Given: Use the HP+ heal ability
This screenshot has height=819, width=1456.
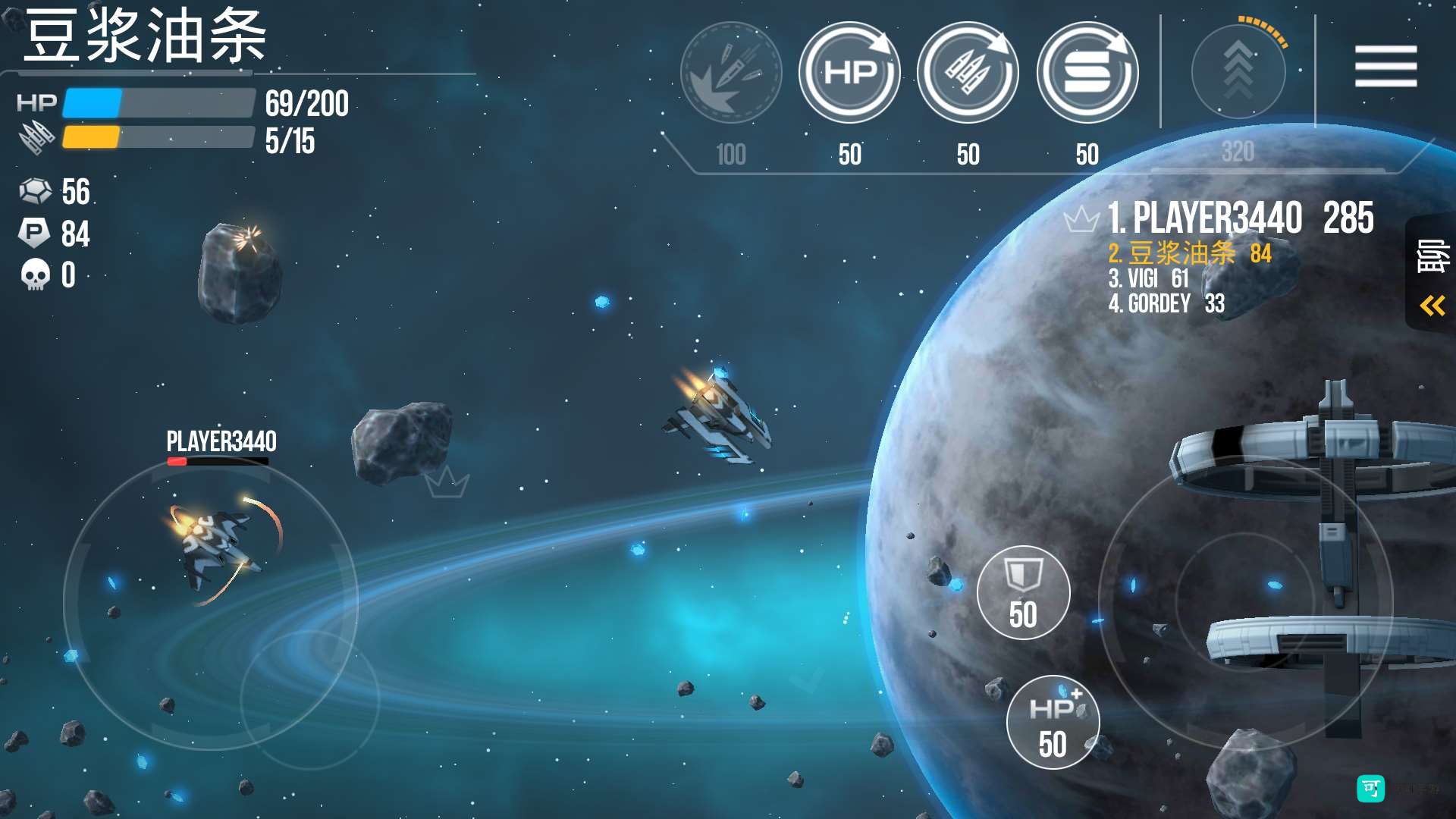Looking at the screenshot, I should tap(1053, 722).
